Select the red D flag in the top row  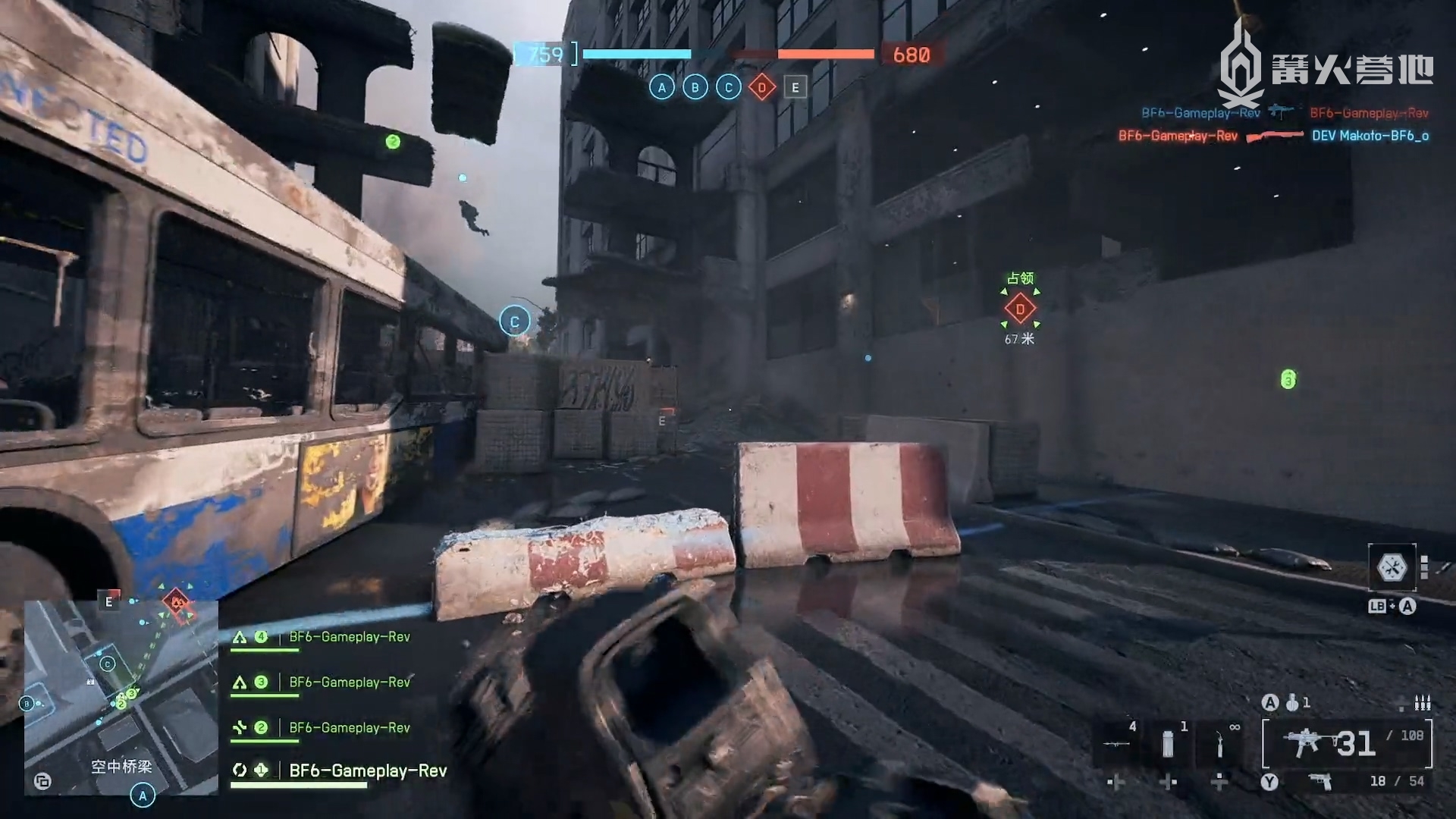(761, 88)
